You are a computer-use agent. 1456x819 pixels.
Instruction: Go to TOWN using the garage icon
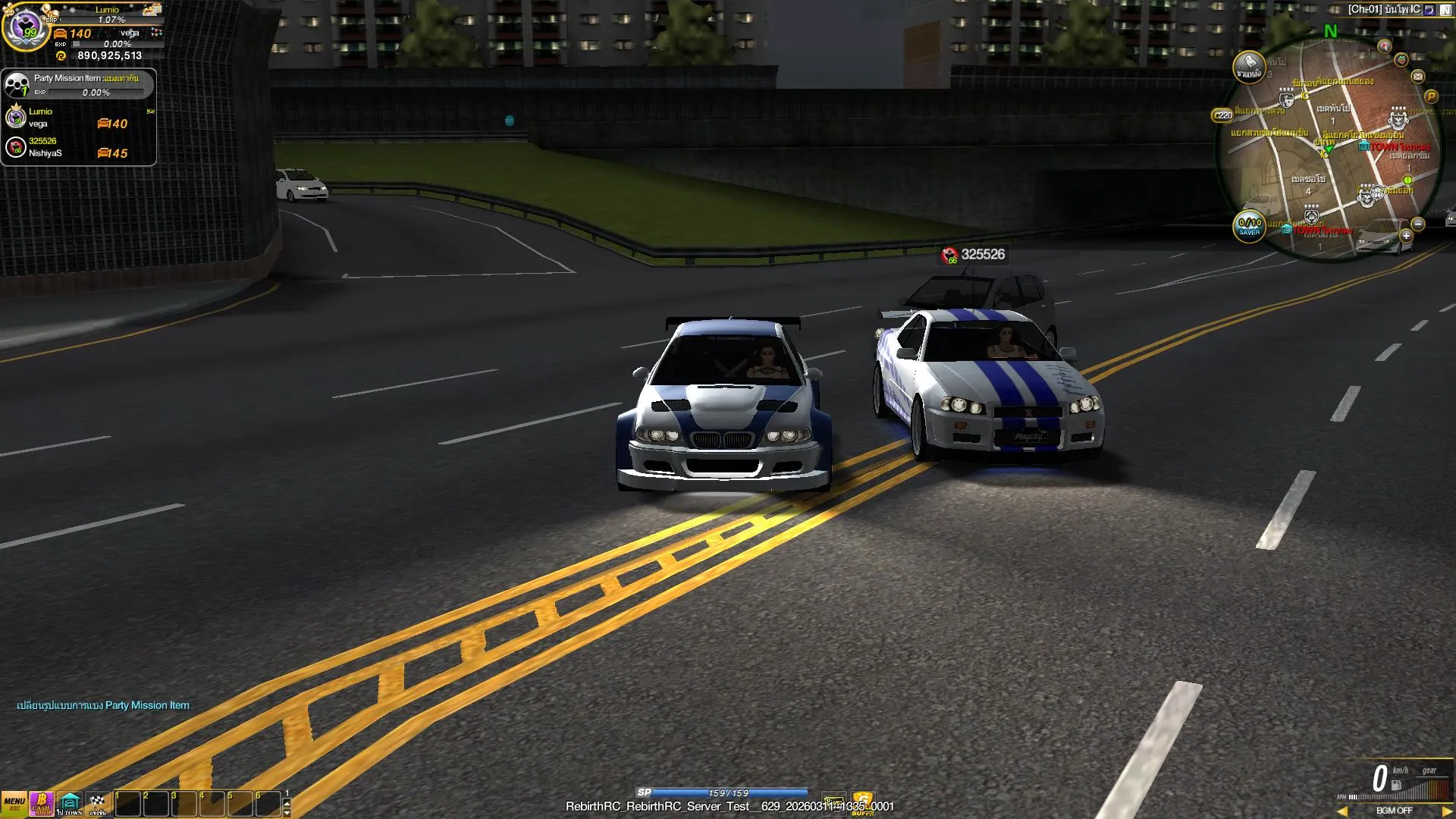tap(70, 803)
